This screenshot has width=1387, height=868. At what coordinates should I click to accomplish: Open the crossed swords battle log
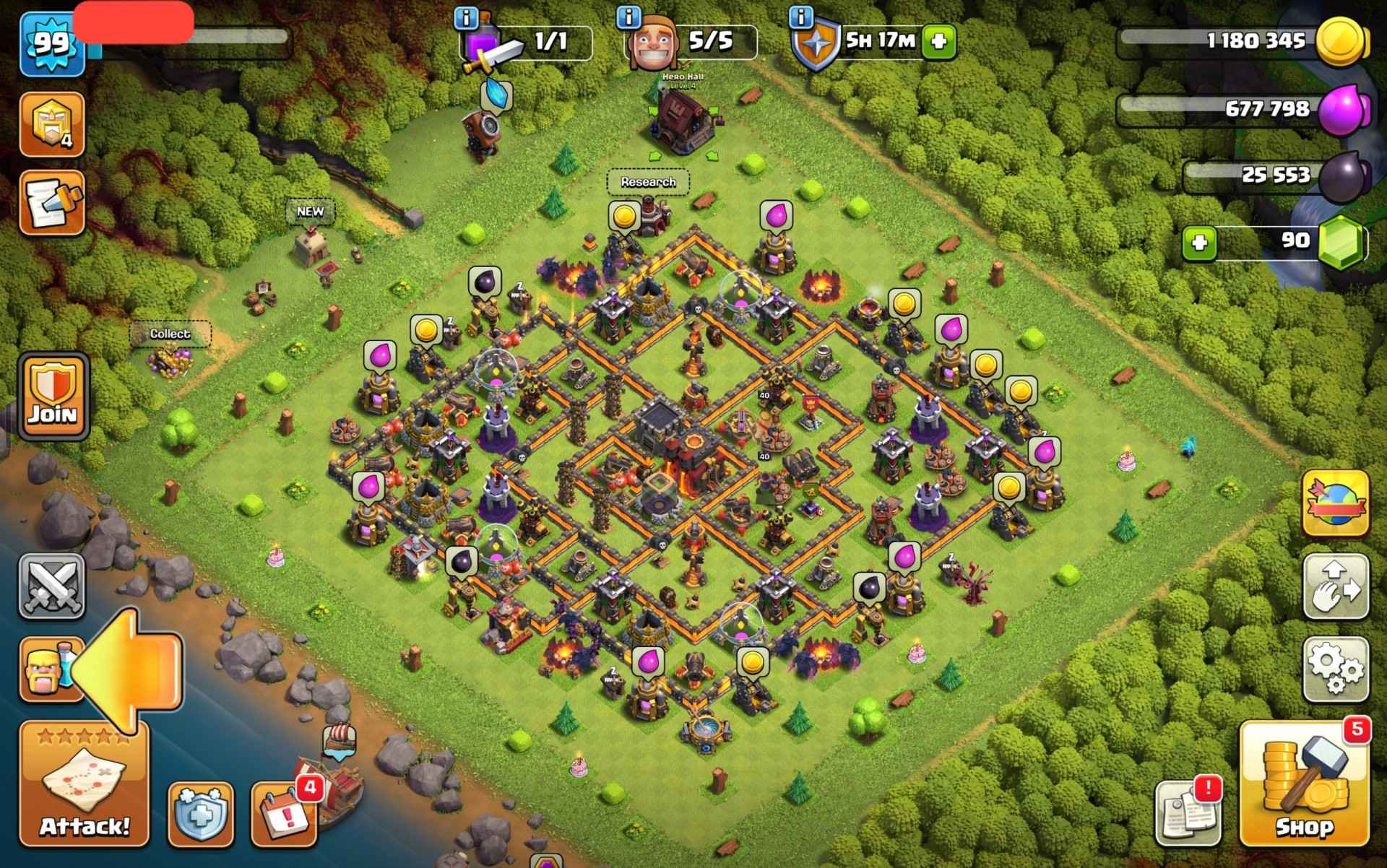52,586
